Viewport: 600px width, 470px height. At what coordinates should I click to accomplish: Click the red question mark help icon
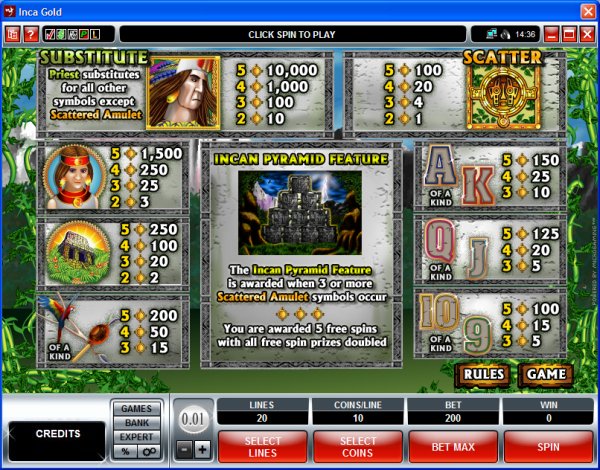(30, 34)
